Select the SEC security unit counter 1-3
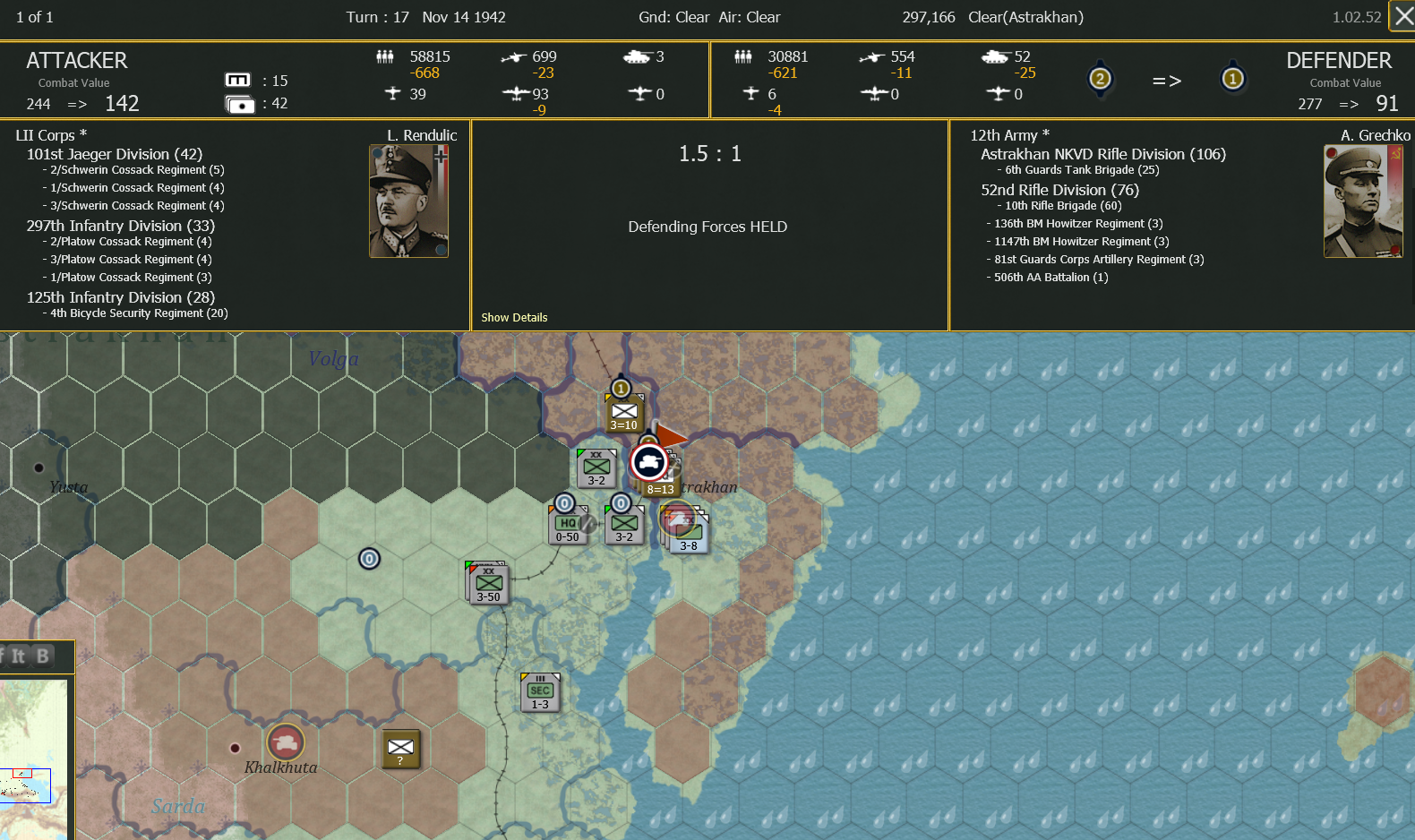Image resolution: width=1415 pixels, height=840 pixels. click(x=539, y=690)
